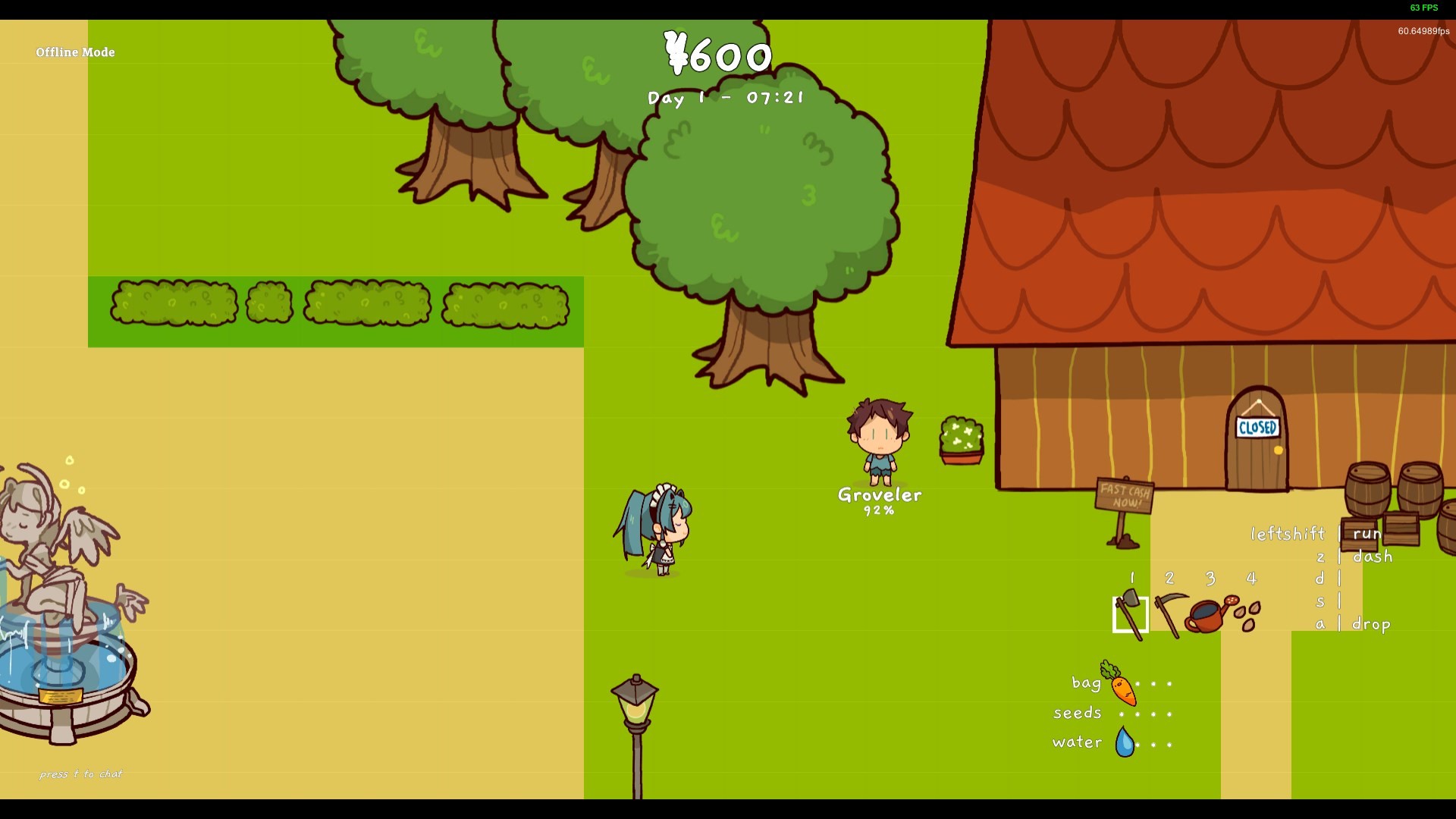Expand the seeds inventory row
This screenshot has width=1456, height=819.
[x=1076, y=713]
